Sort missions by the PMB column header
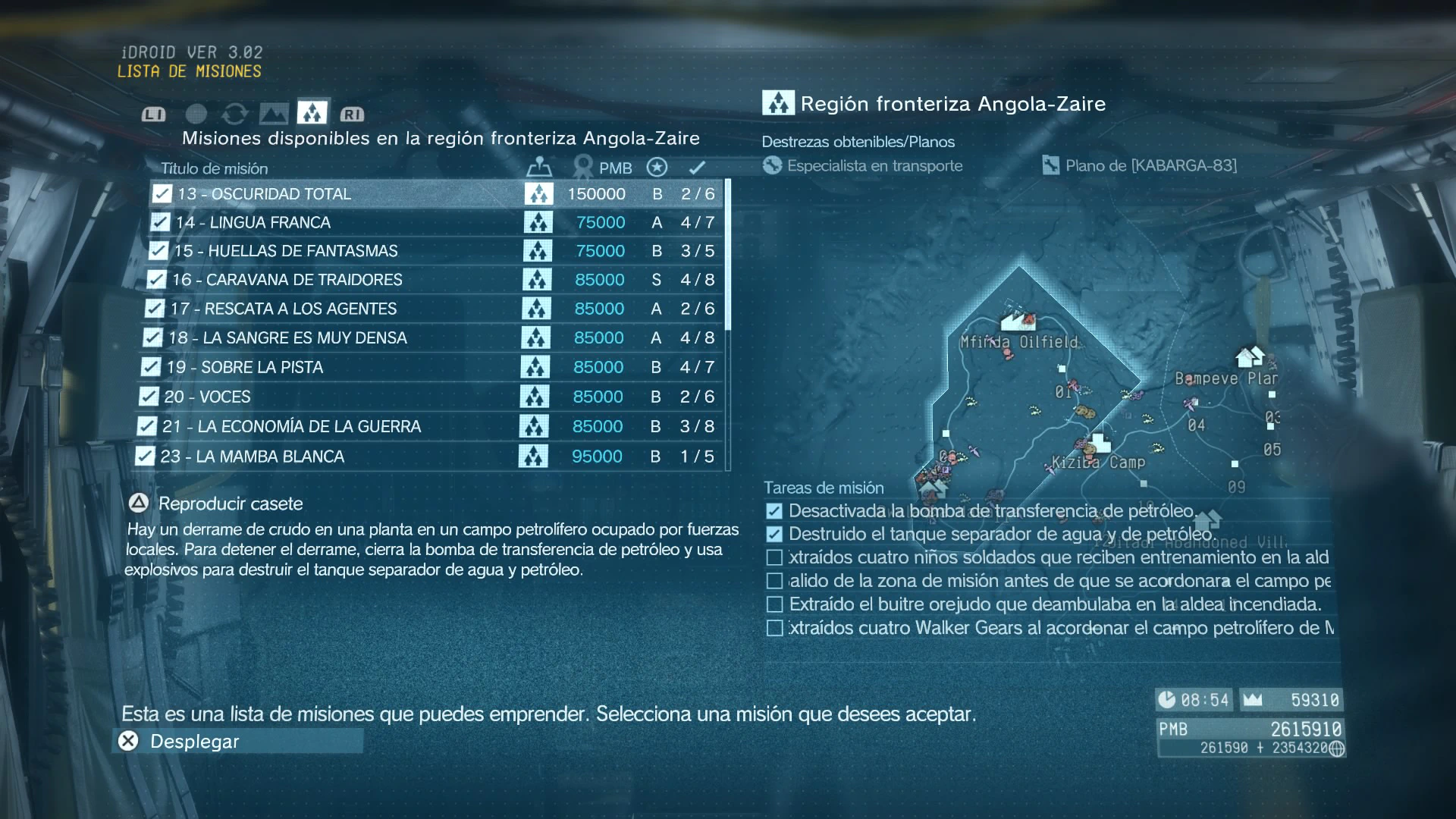Image resolution: width=1456 pixels, height=819 pixels. pyautogui.click(x=614, y=168)
